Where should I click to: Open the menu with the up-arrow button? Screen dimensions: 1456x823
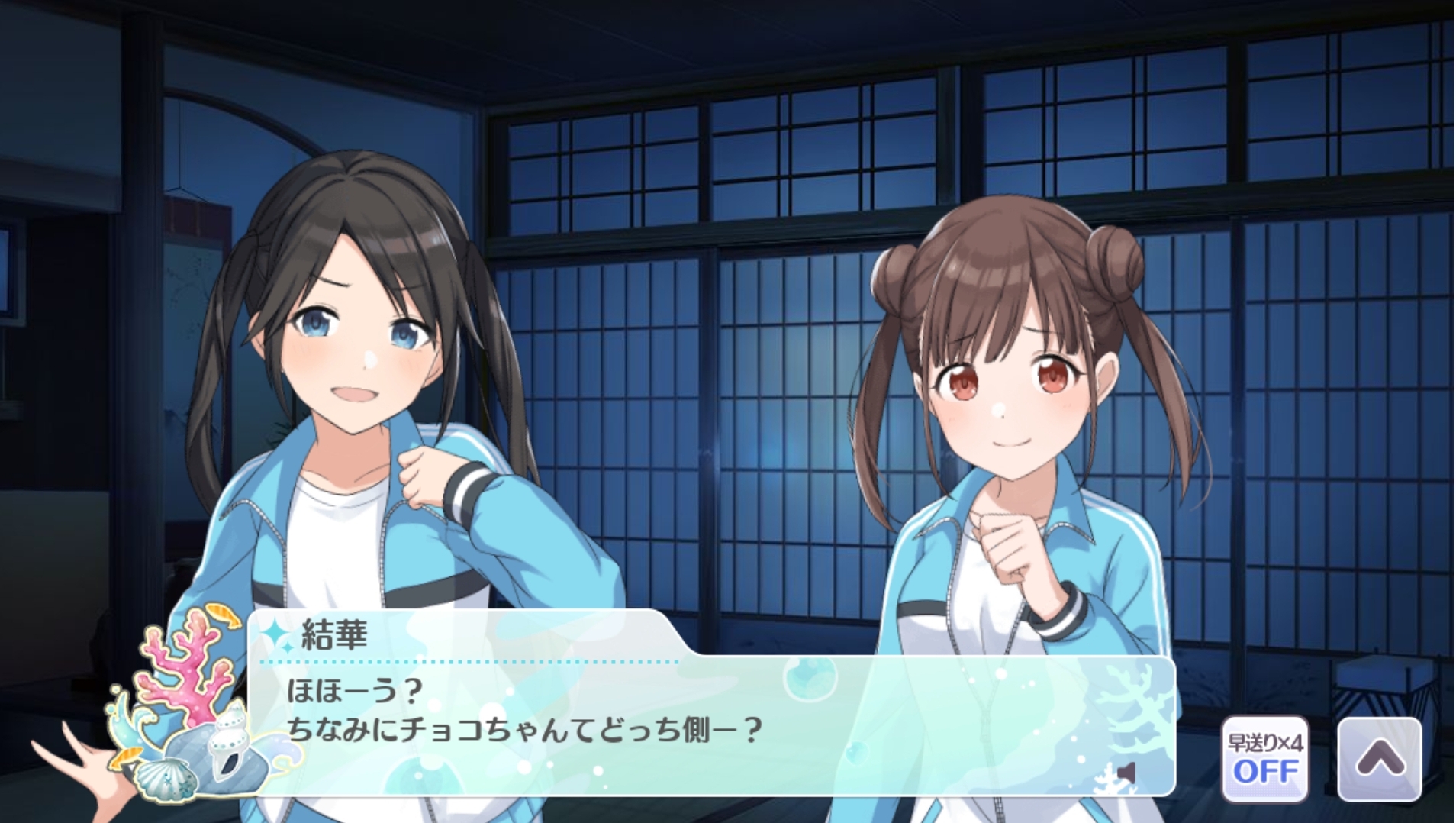pos(1379,759)
